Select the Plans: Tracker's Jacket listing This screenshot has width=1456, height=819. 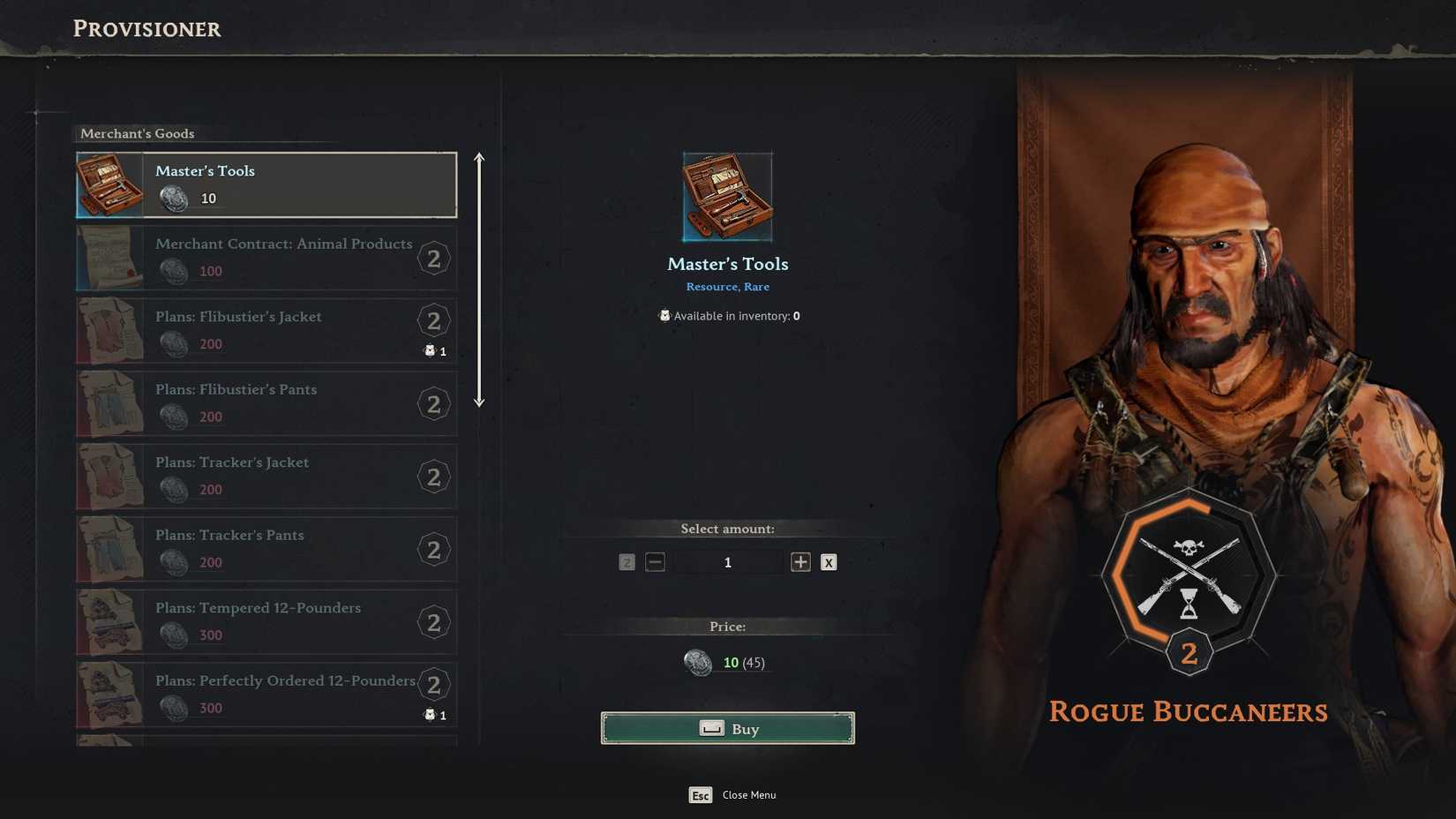click(265, 476)
